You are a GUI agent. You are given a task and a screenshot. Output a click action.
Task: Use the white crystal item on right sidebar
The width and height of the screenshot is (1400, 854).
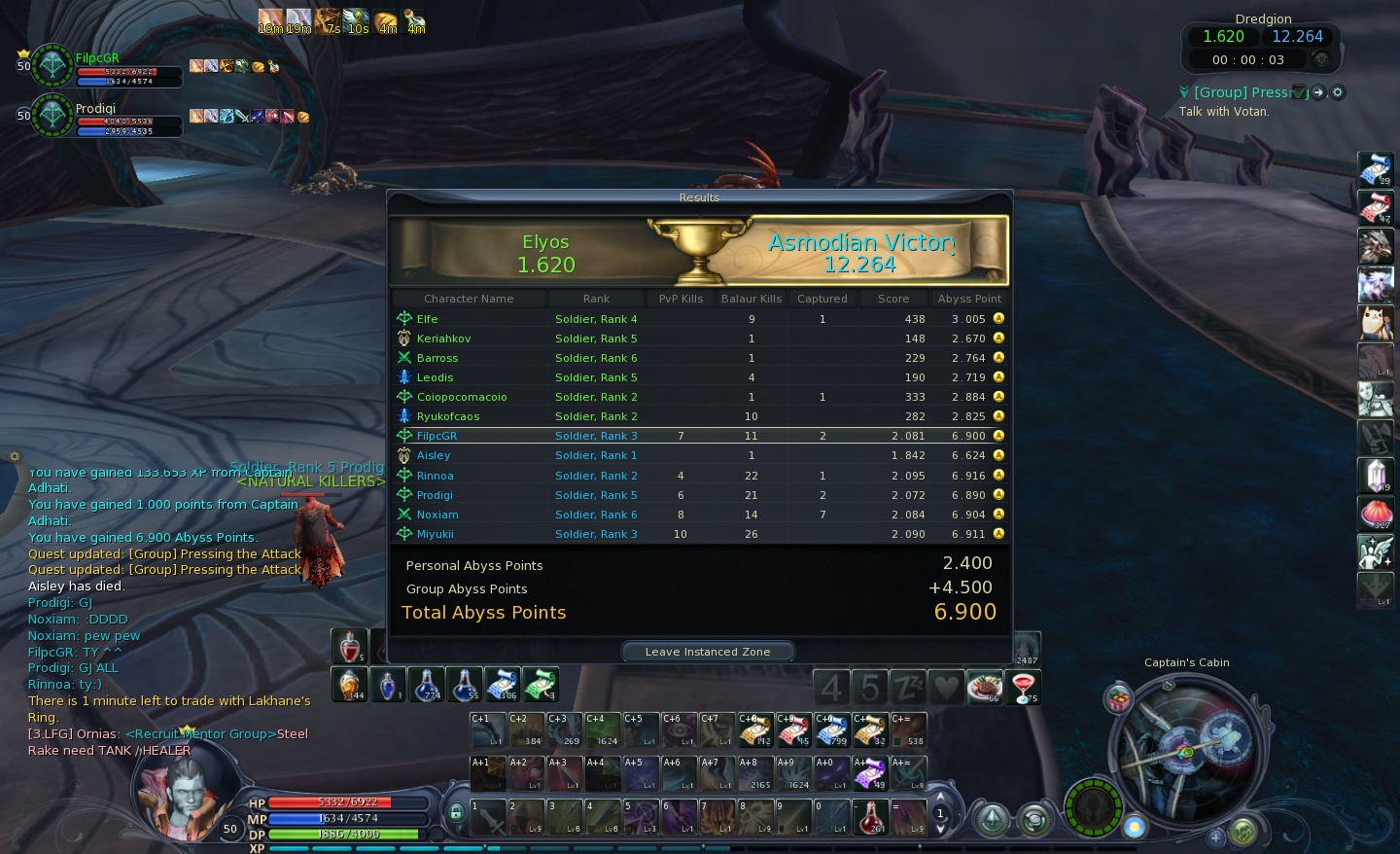click(1376, 476)
